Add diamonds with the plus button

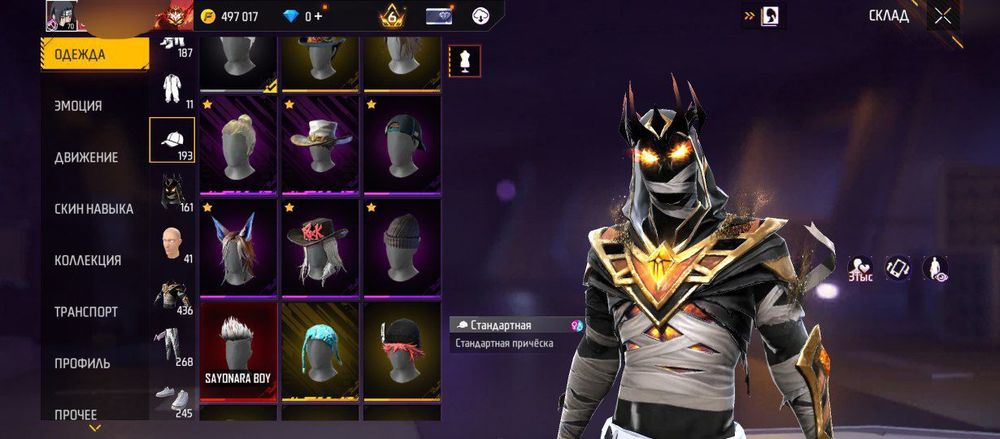click(319, 17)
